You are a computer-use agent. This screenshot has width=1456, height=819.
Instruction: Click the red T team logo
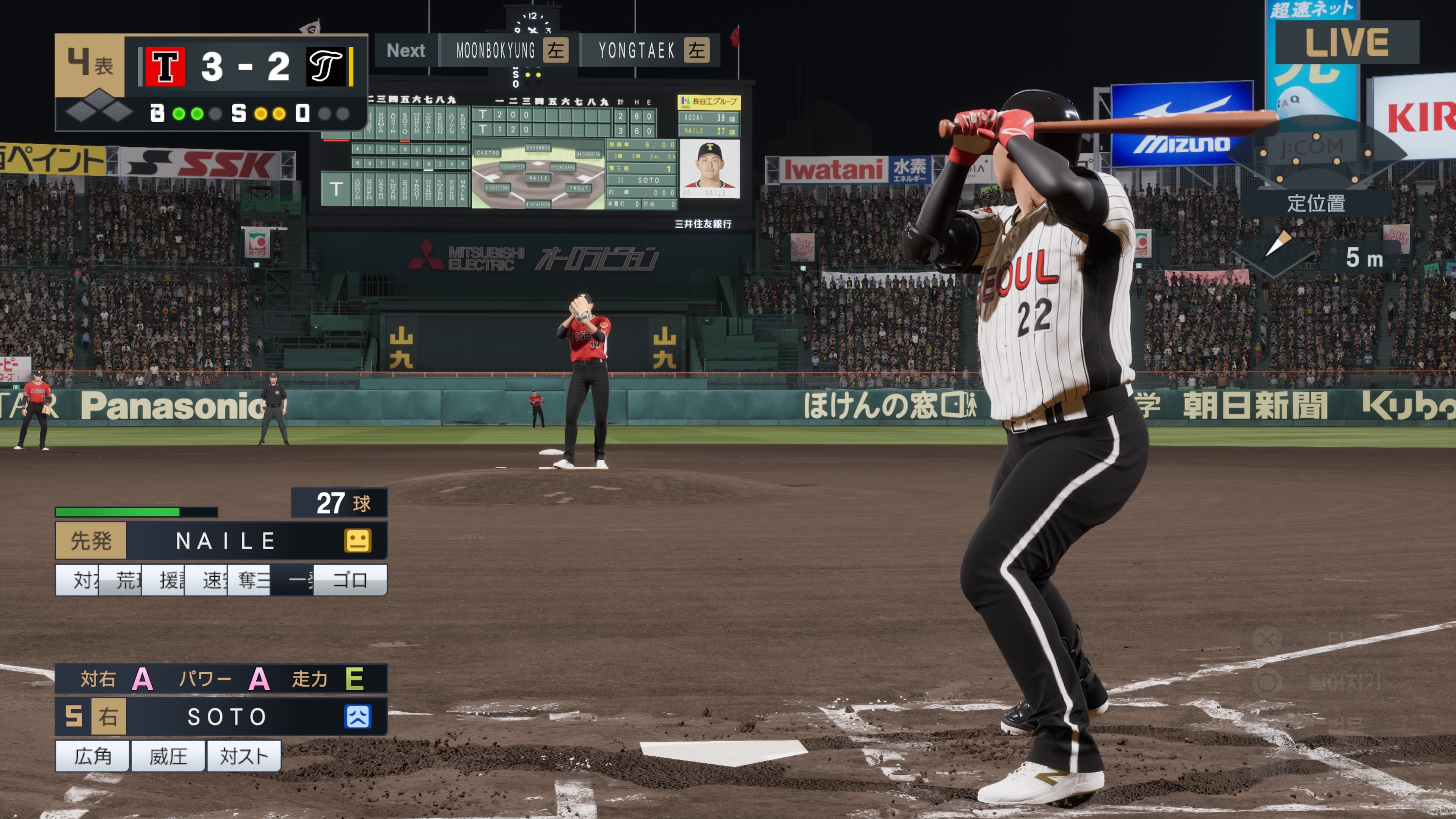165,67
